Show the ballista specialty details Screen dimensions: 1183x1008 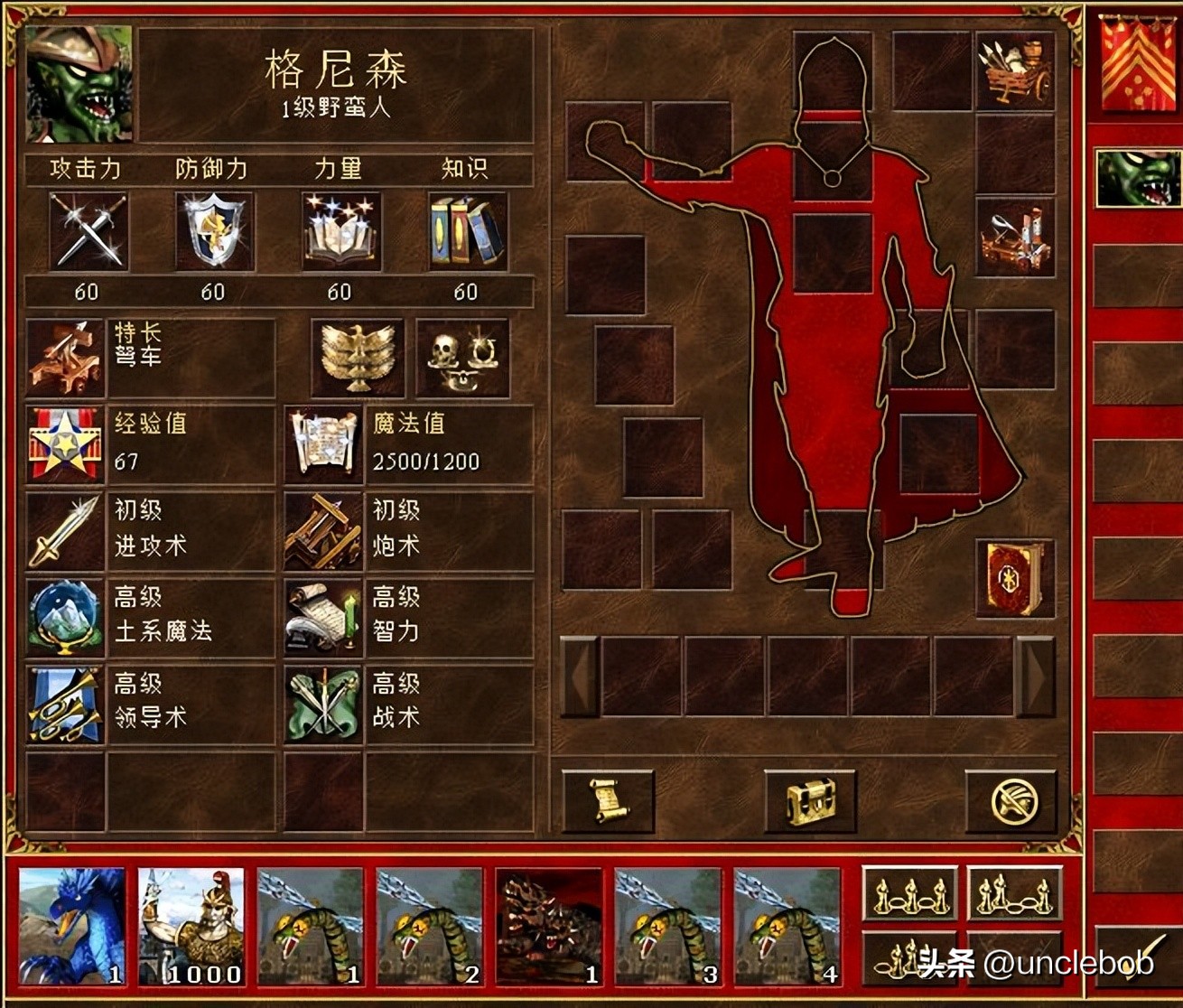[65, 359]
